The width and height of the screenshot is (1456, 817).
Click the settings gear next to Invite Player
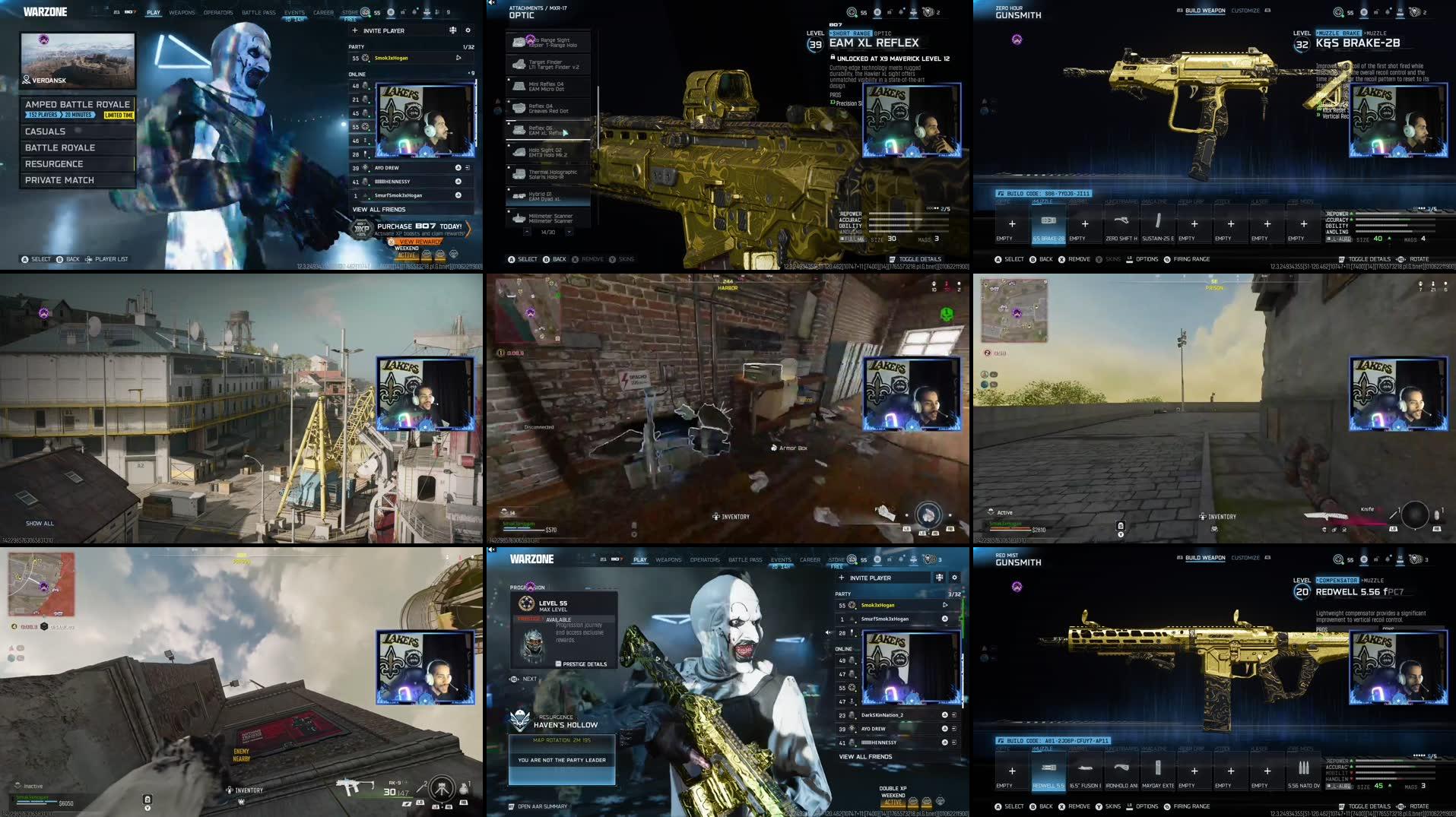click(x=468, y=30)
